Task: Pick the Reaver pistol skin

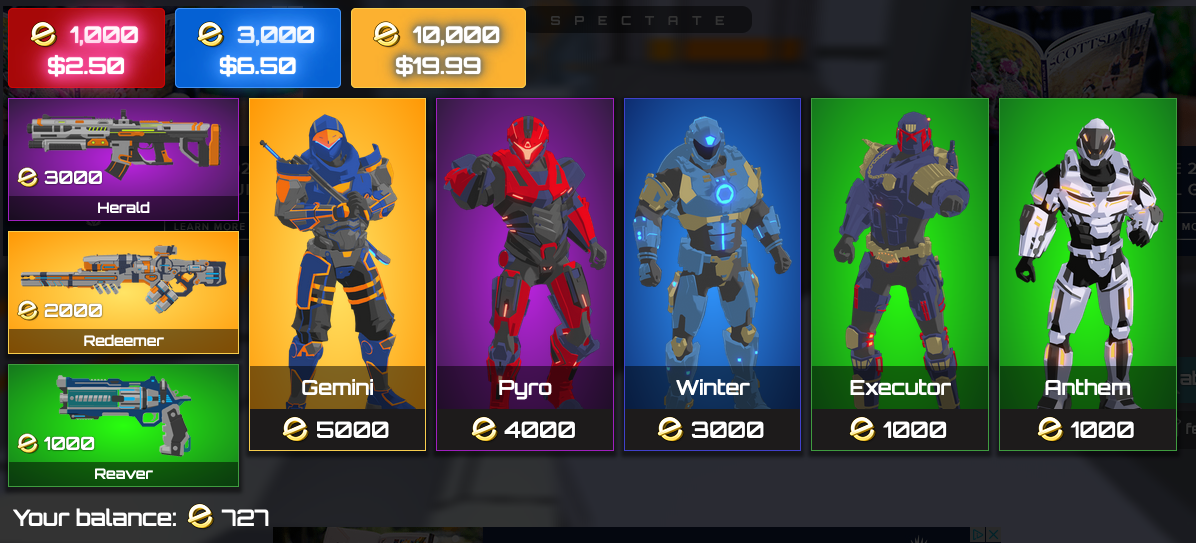Action: [x=123, y=425]
